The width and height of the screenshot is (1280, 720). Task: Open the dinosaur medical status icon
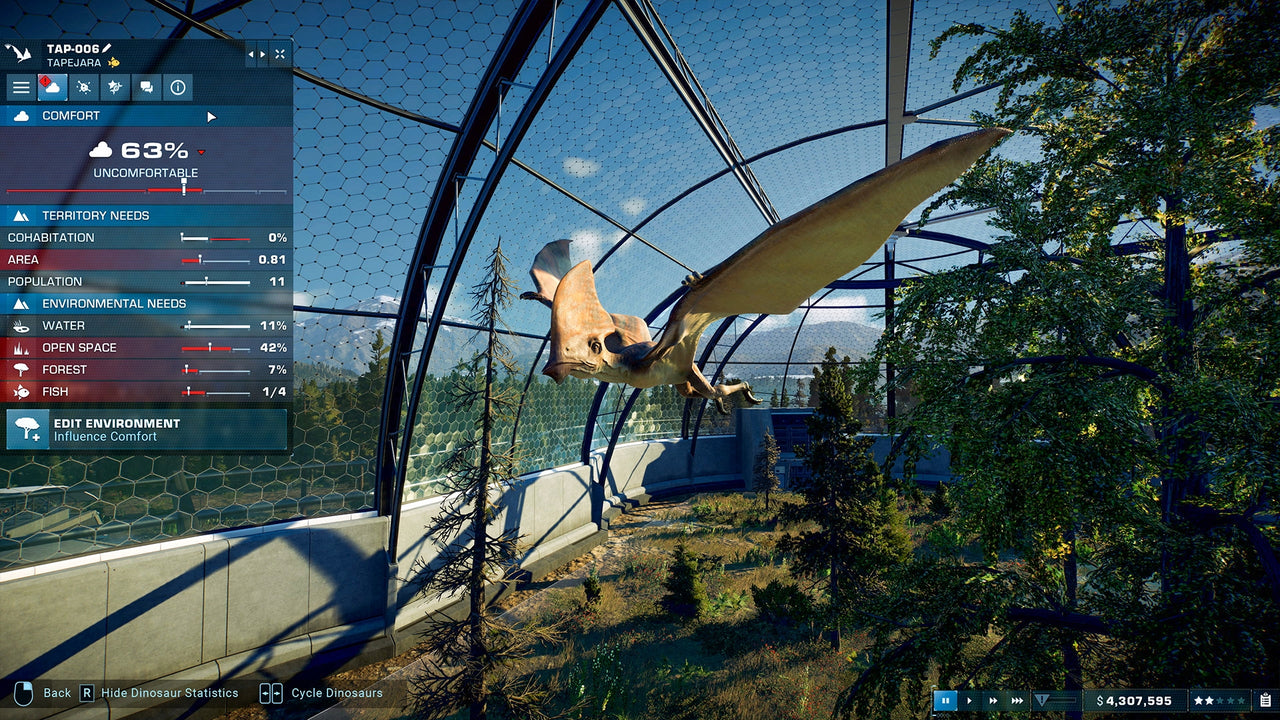pyautogui.click(x=84, y=87)
